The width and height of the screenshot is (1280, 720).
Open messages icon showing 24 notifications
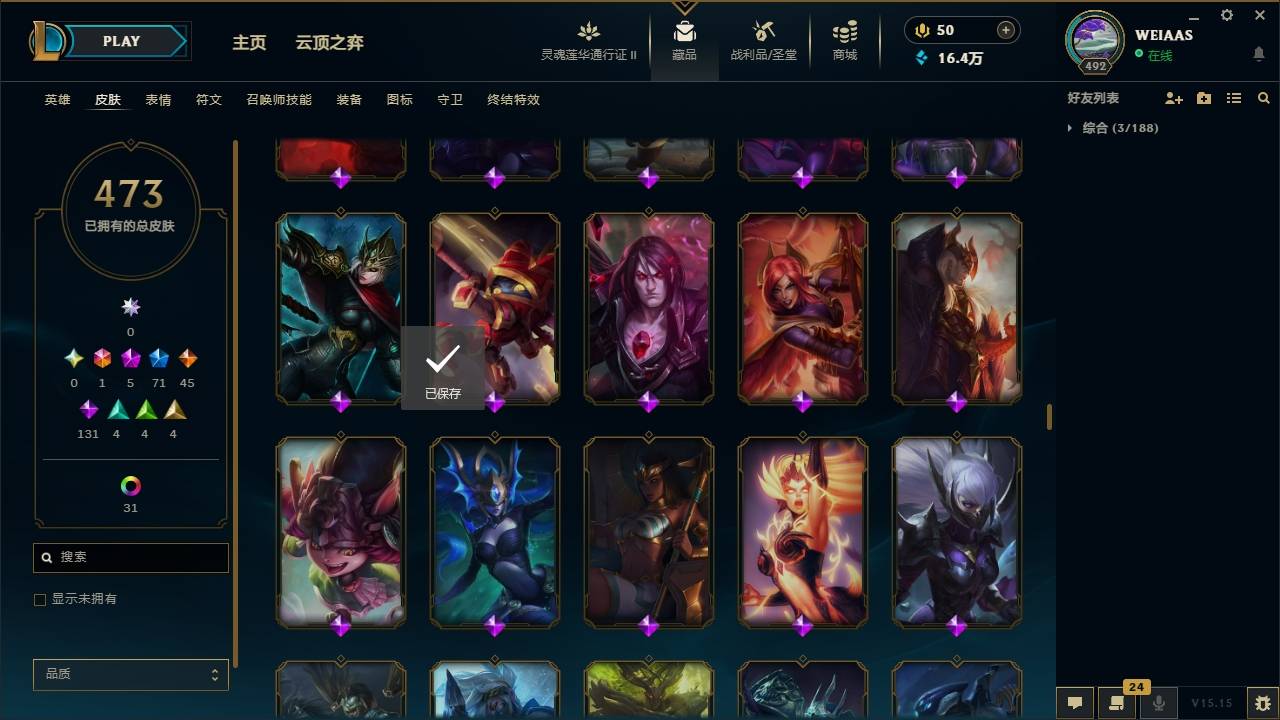click(x=1117, y=705)
